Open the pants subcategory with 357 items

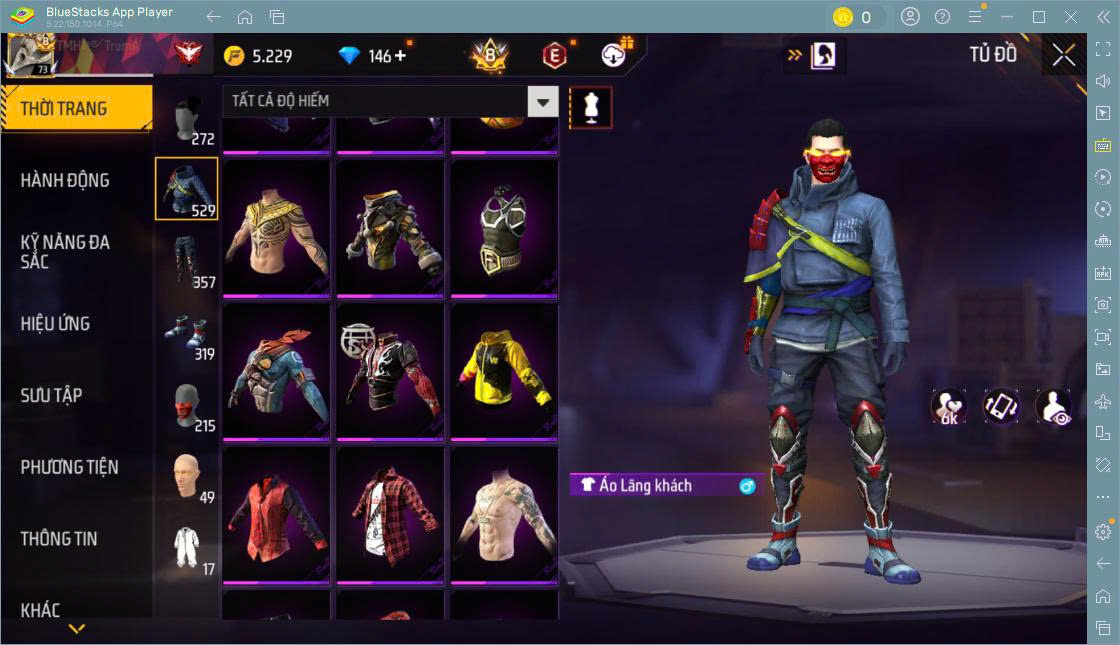click(186, 262)
